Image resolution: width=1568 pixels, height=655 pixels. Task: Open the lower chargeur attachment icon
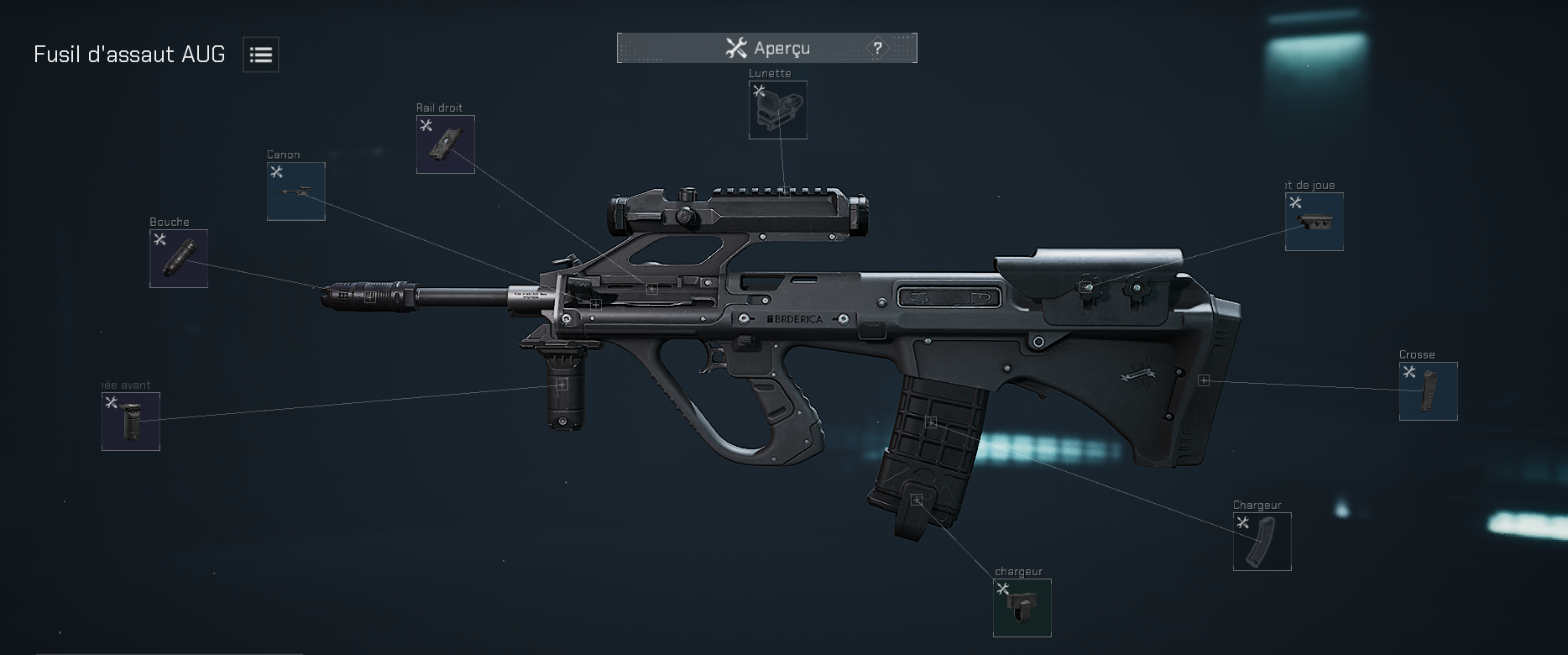[1021, 608]
